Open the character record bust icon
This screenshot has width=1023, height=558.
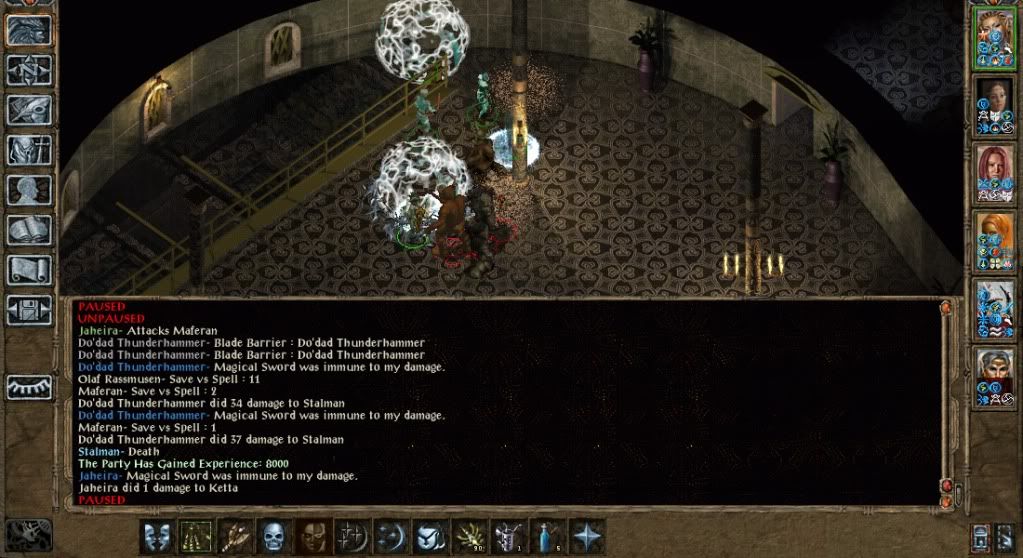coord(29,189)
